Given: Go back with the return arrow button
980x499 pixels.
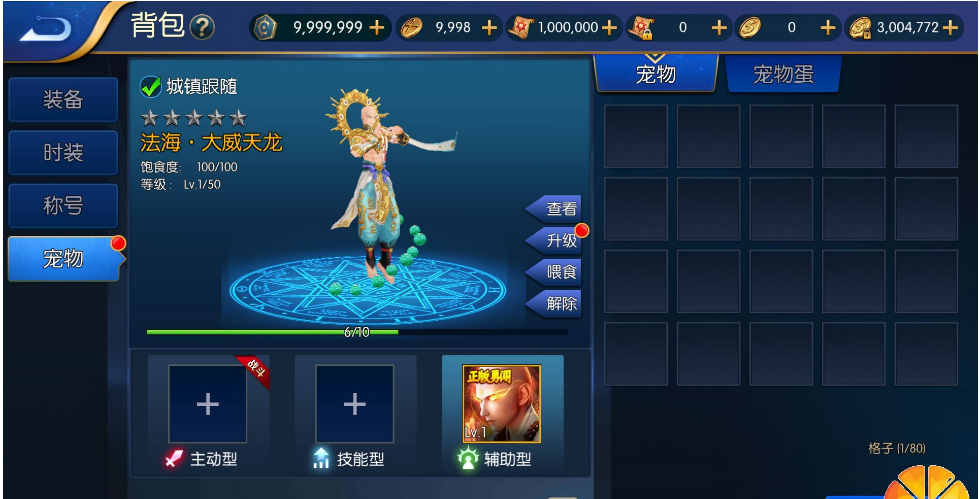Looking at the screenshot, I should point(47,27).
